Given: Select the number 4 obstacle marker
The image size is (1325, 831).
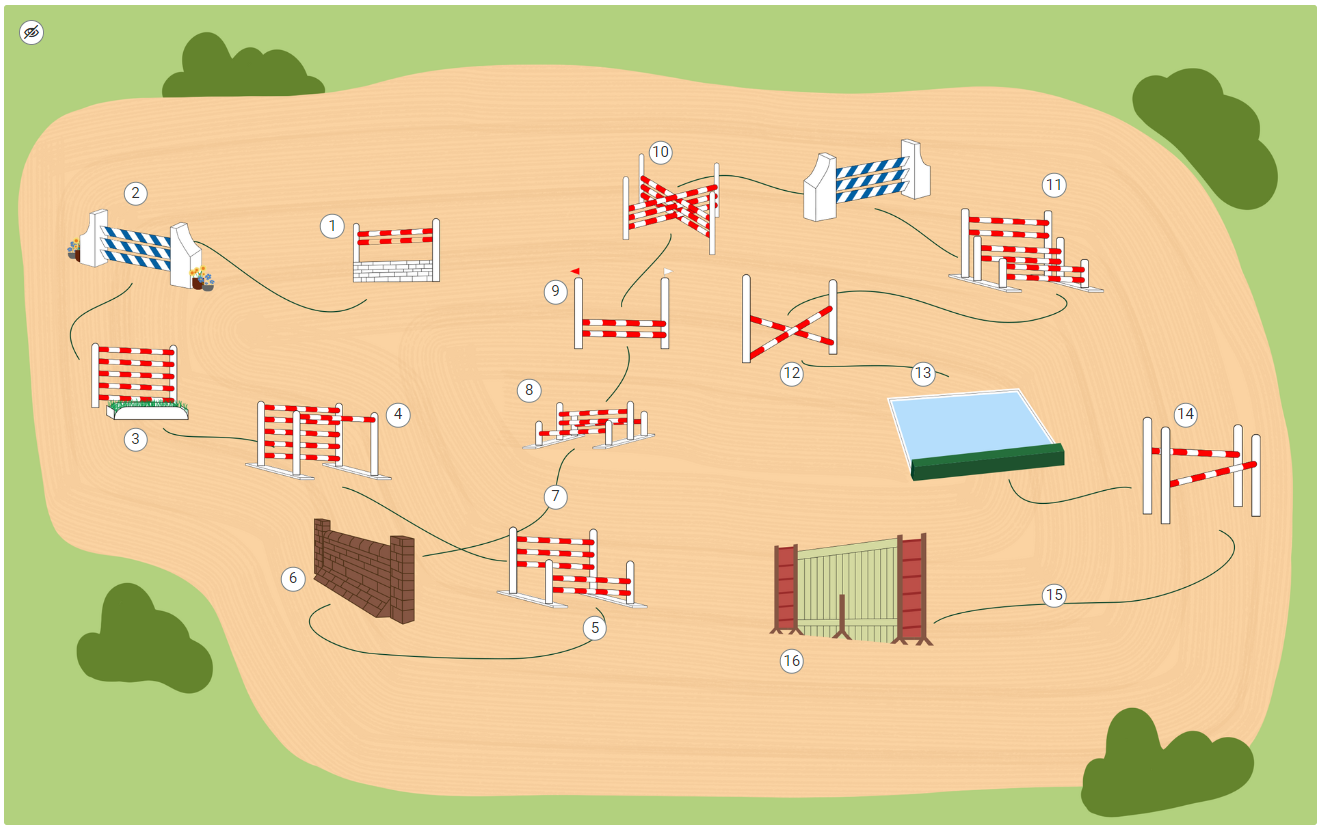Looking at the screenshot, I should (x=399, y=414).
